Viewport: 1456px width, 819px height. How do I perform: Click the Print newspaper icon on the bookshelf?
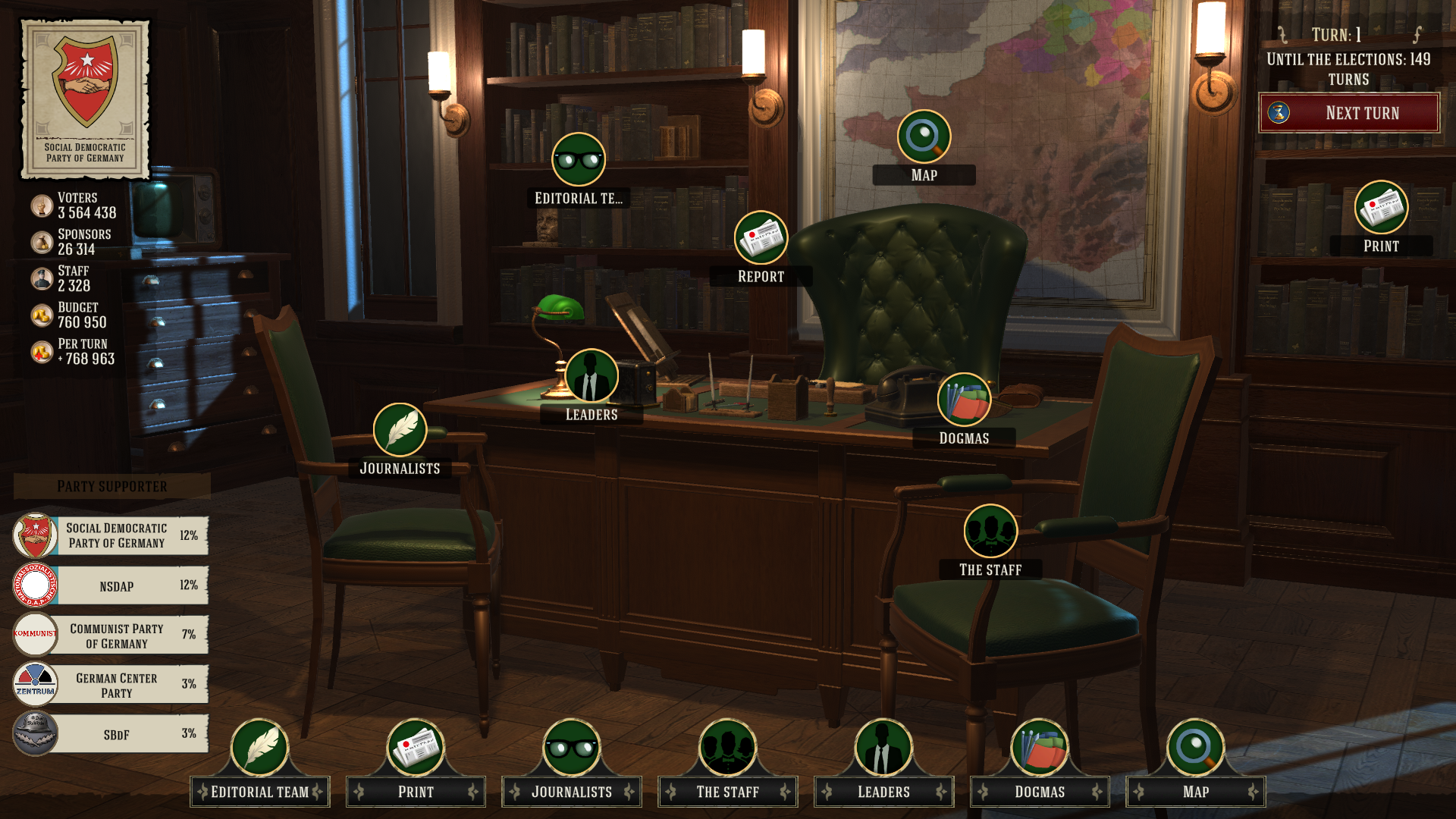tap(1381, 208)
